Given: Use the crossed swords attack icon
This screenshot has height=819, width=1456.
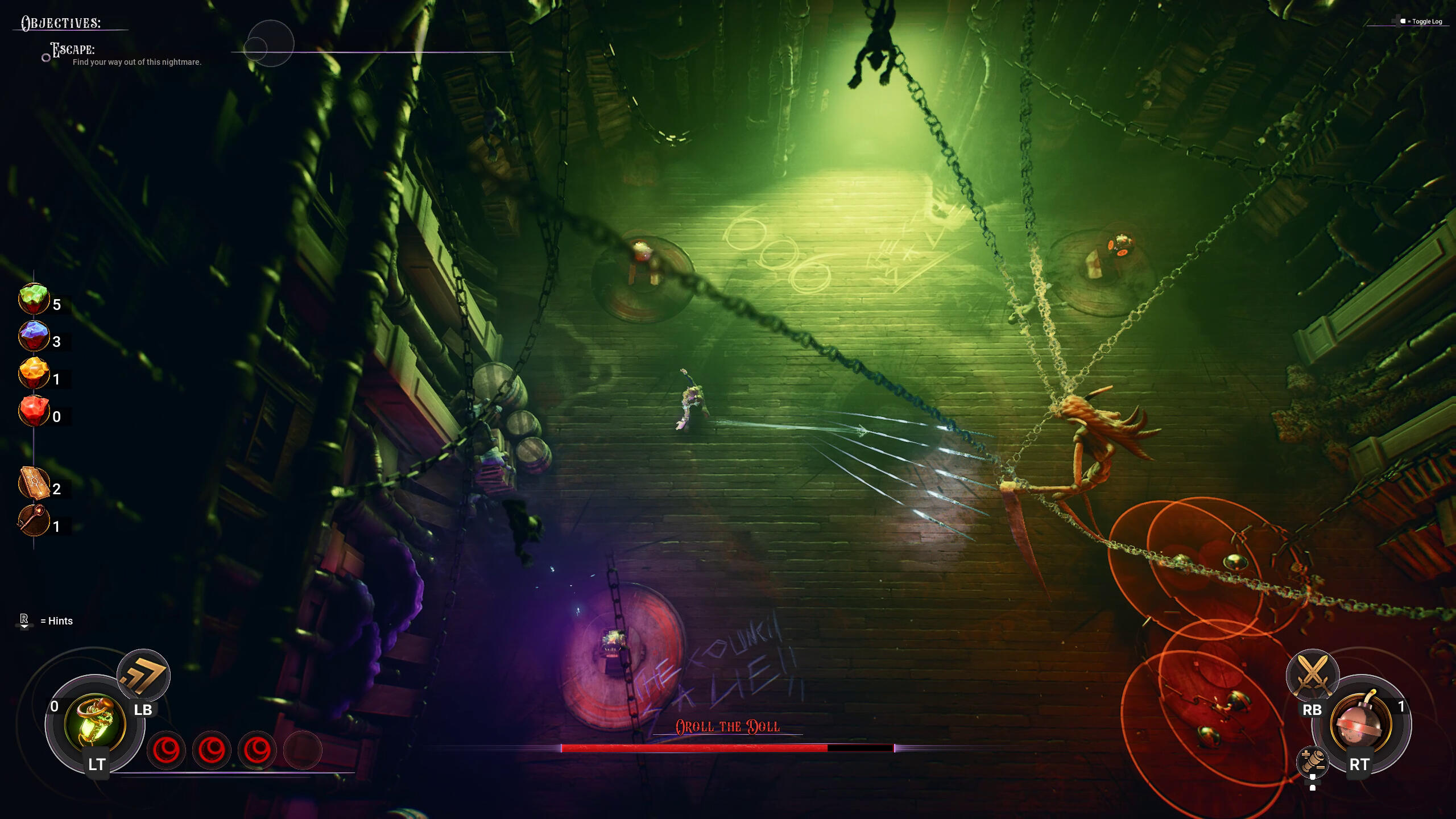Looking at the screenshot, I should [1313, 675].
